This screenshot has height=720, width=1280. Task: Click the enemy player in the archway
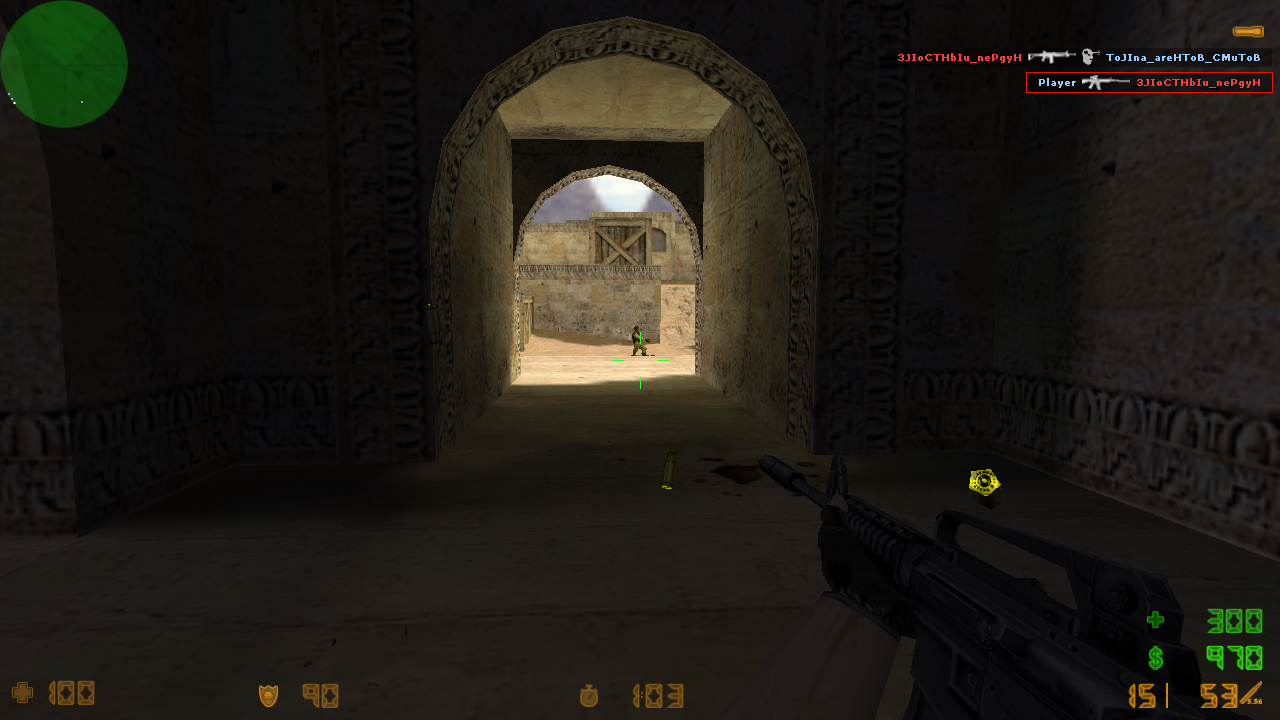tap(637, 343)
